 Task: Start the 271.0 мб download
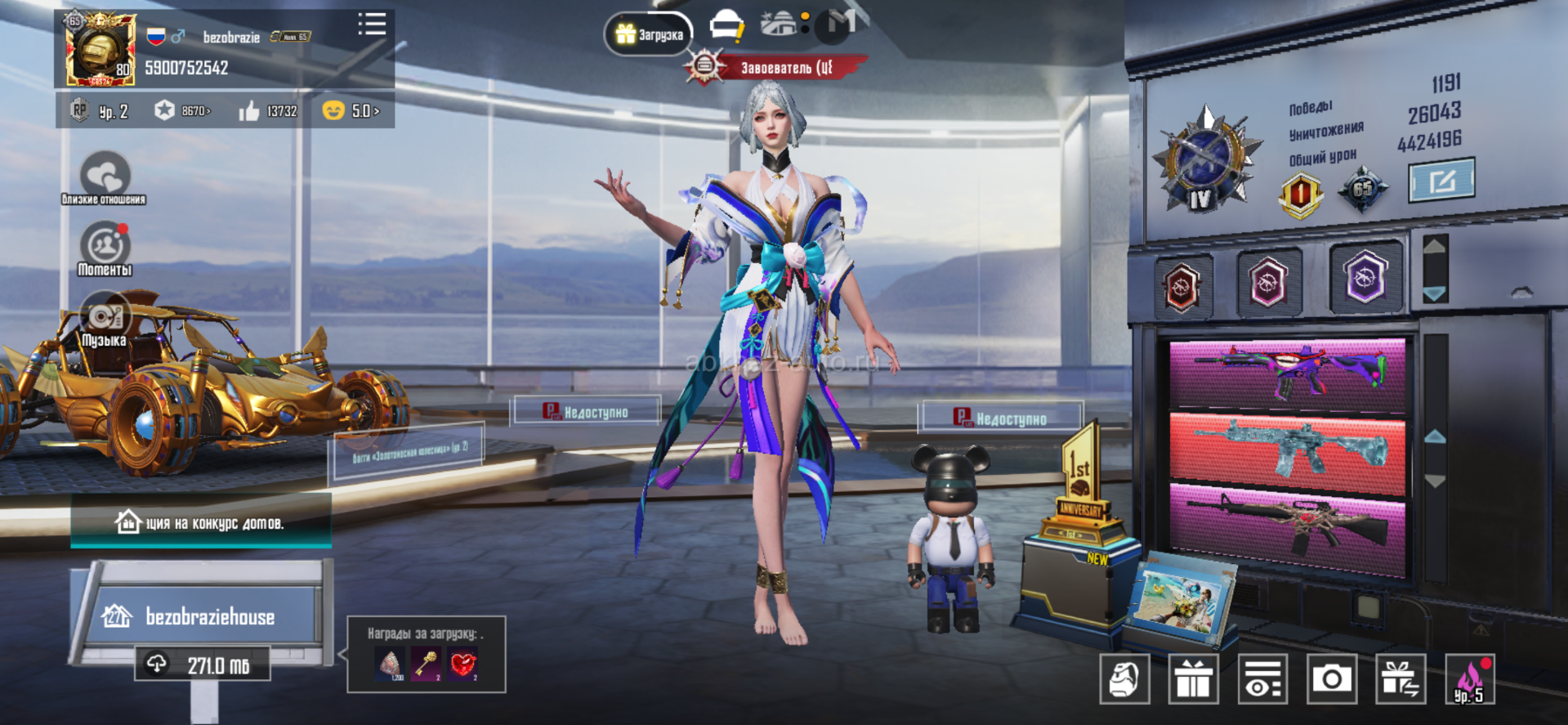coord(203,665)
